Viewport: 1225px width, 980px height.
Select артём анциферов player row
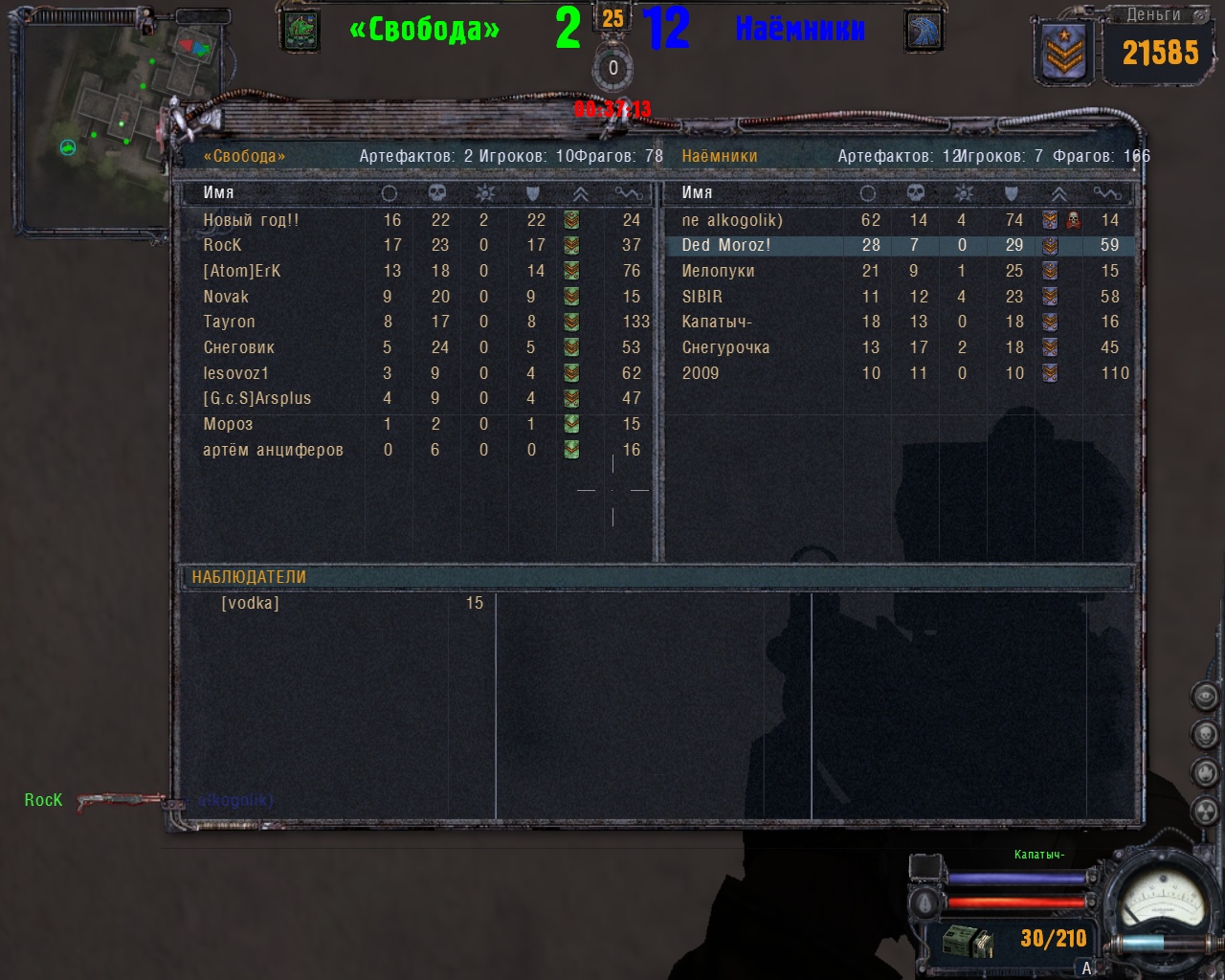tap(273, 450)
